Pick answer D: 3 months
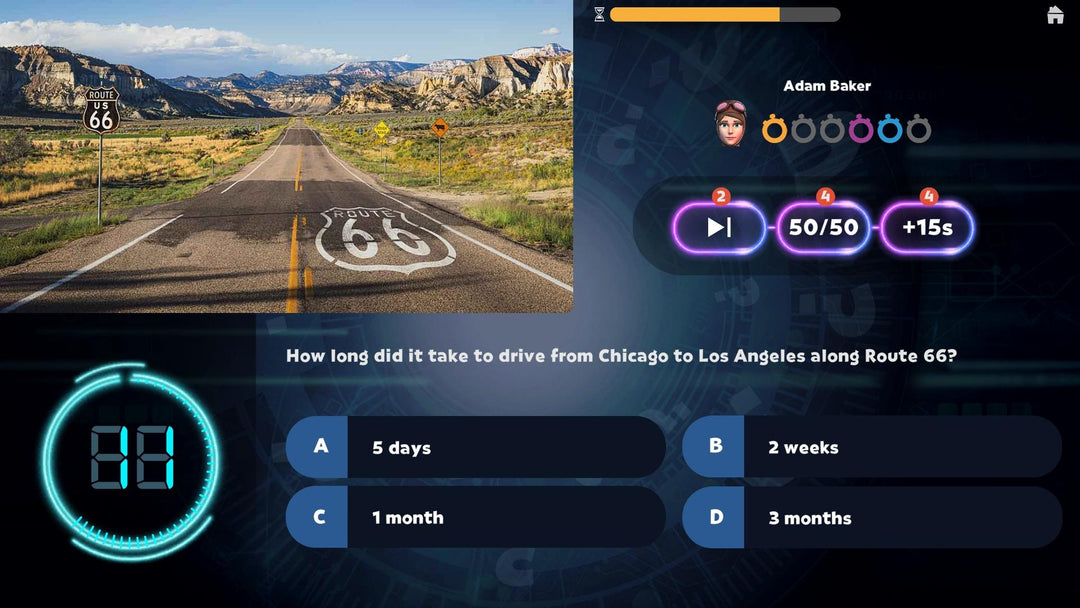1080x608 pixels. (x=872, y=517)
